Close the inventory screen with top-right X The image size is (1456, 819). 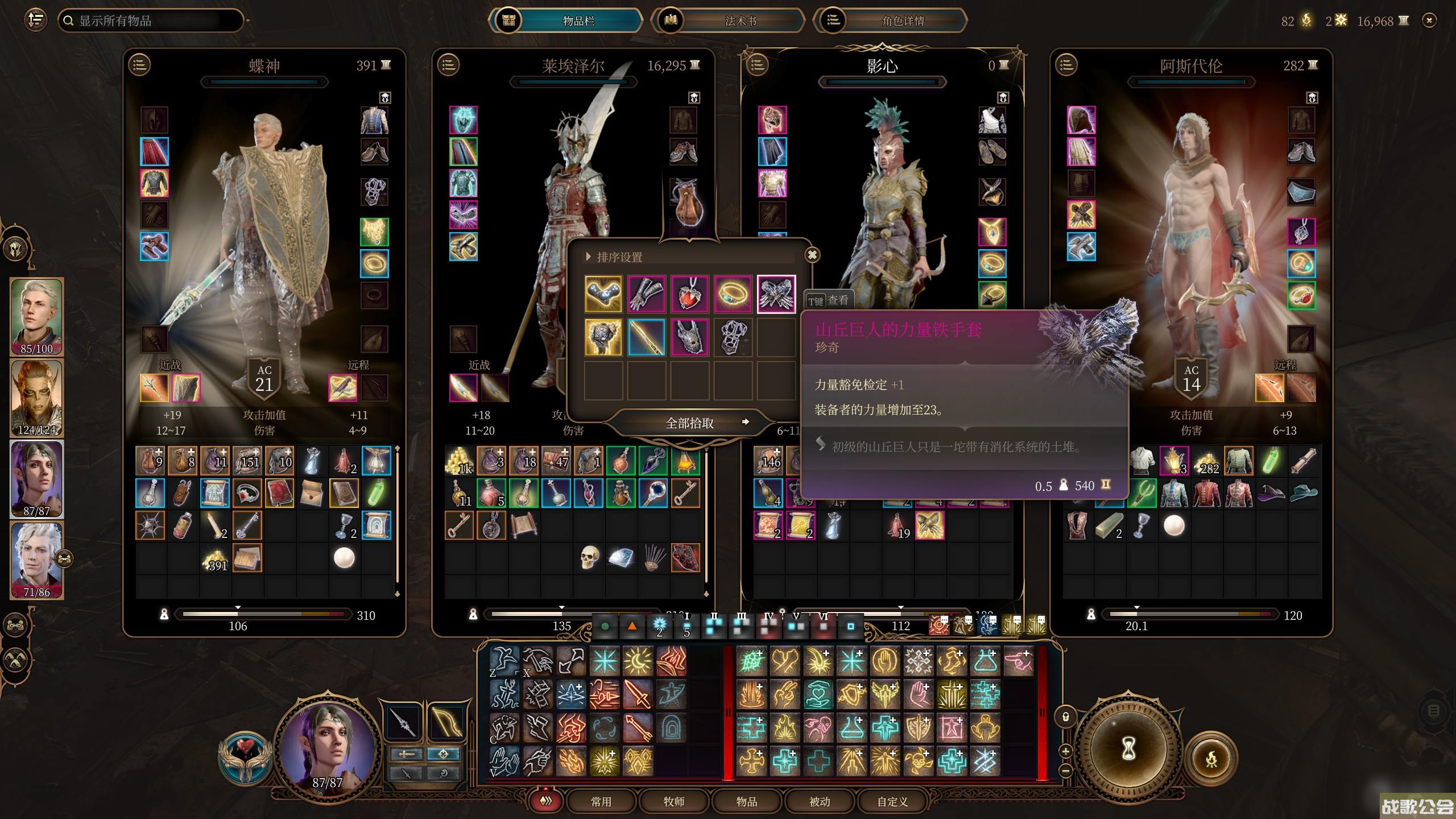coord(1429,21)
